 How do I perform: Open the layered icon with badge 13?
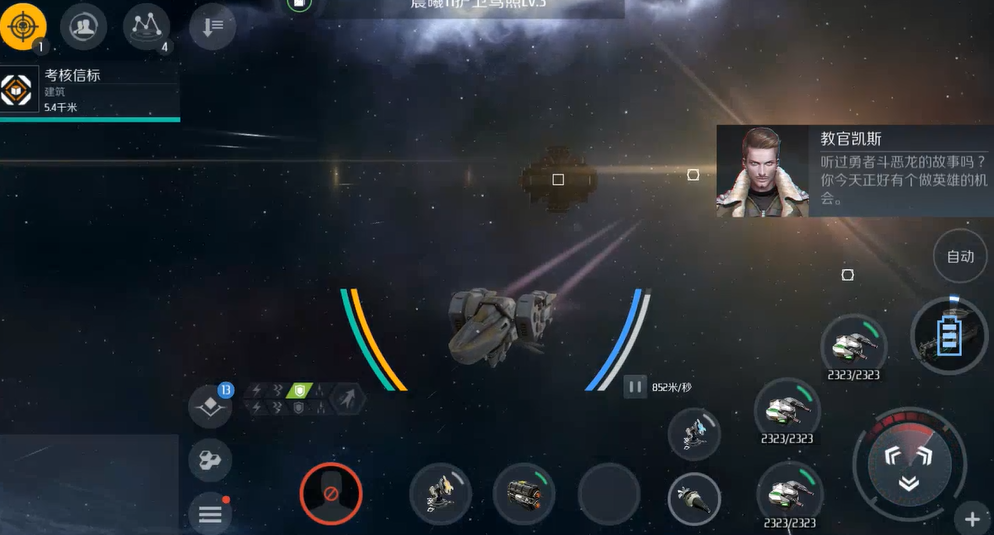[x=210, y=405]
